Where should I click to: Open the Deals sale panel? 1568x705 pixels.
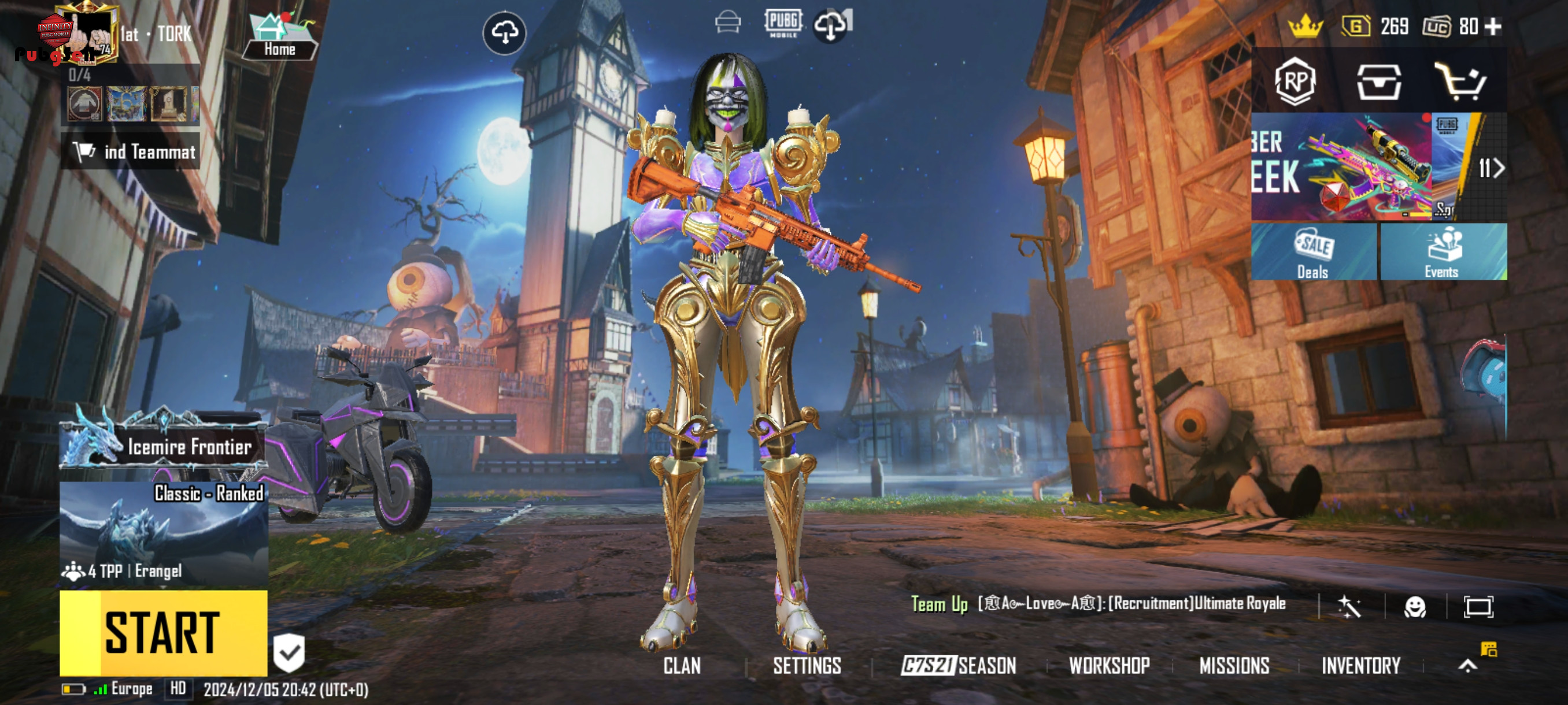click(1312, 252)
